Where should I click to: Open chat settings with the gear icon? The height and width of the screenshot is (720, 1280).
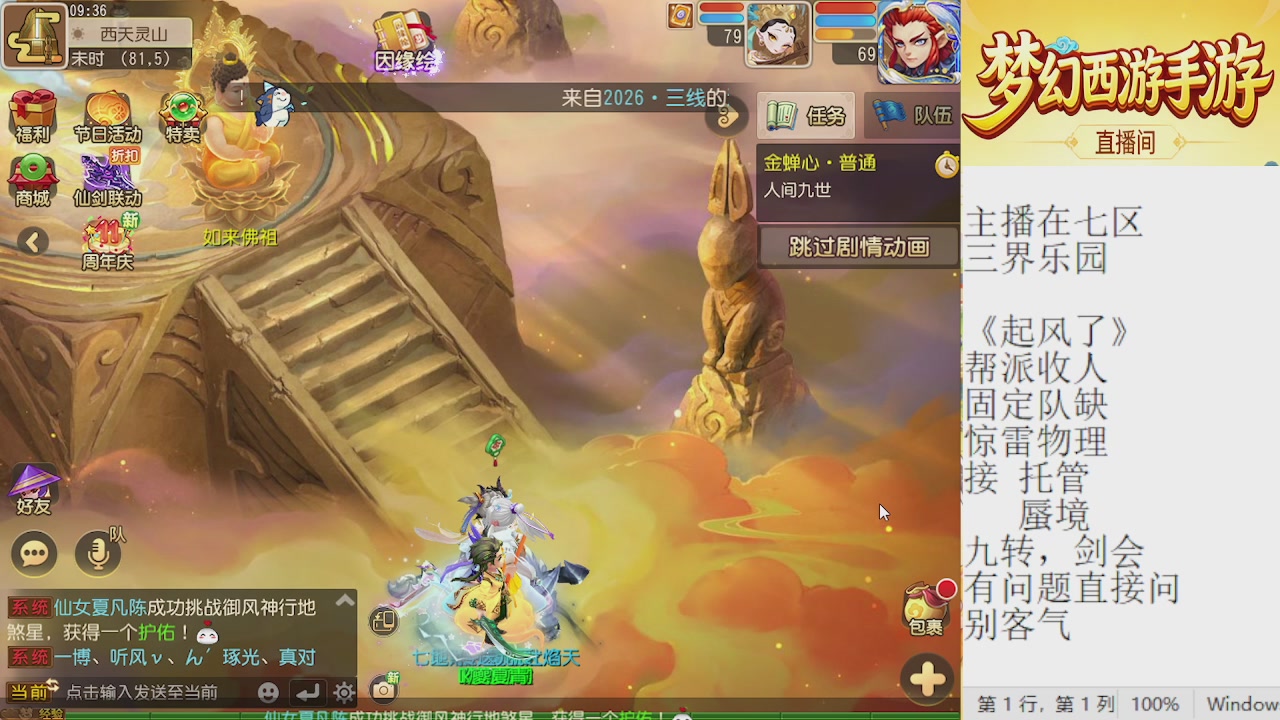click(x=343, y=692)
